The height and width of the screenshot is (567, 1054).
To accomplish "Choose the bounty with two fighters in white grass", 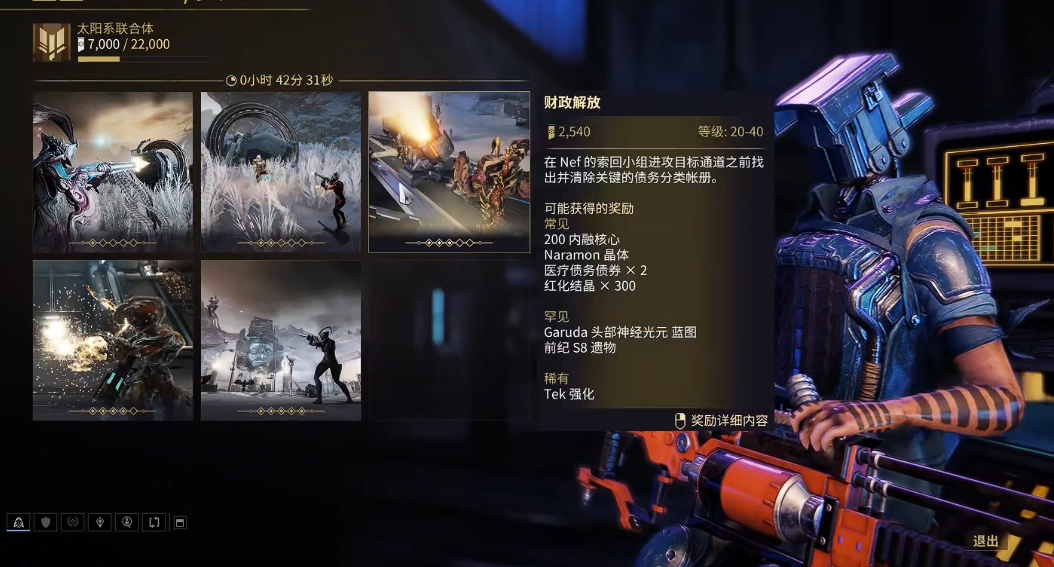I will point(281,172).
